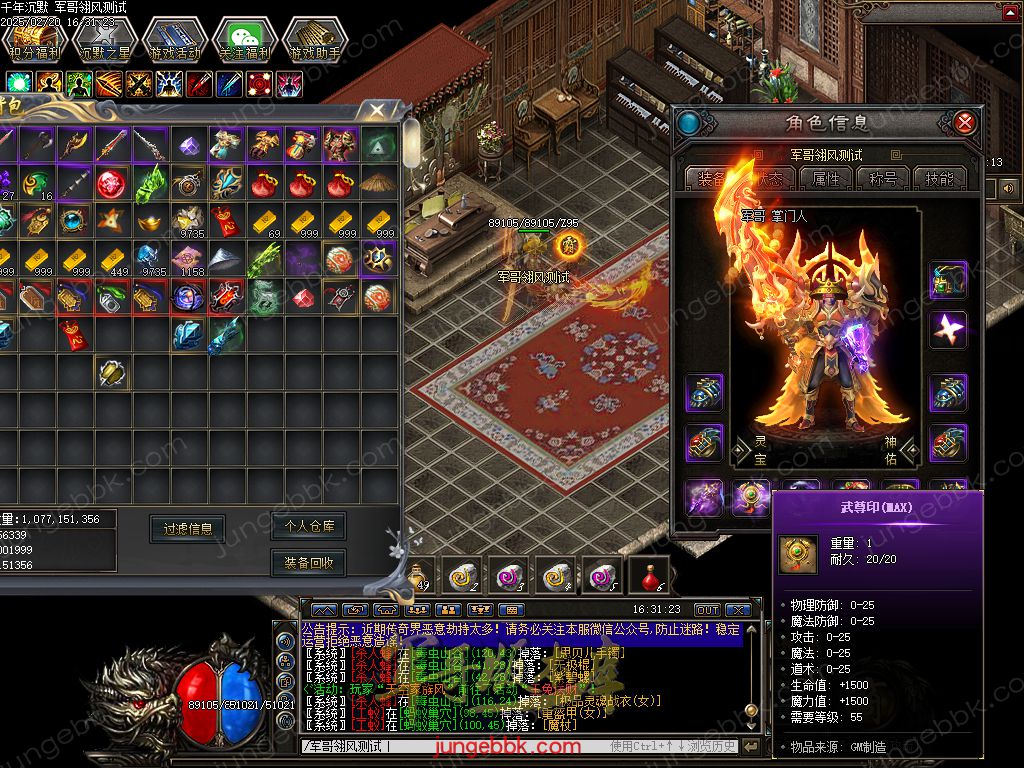Click the blue orb on character panel
Image resolution: width=1024 pixels, height=768 pixels.
[x=688, y=124]
